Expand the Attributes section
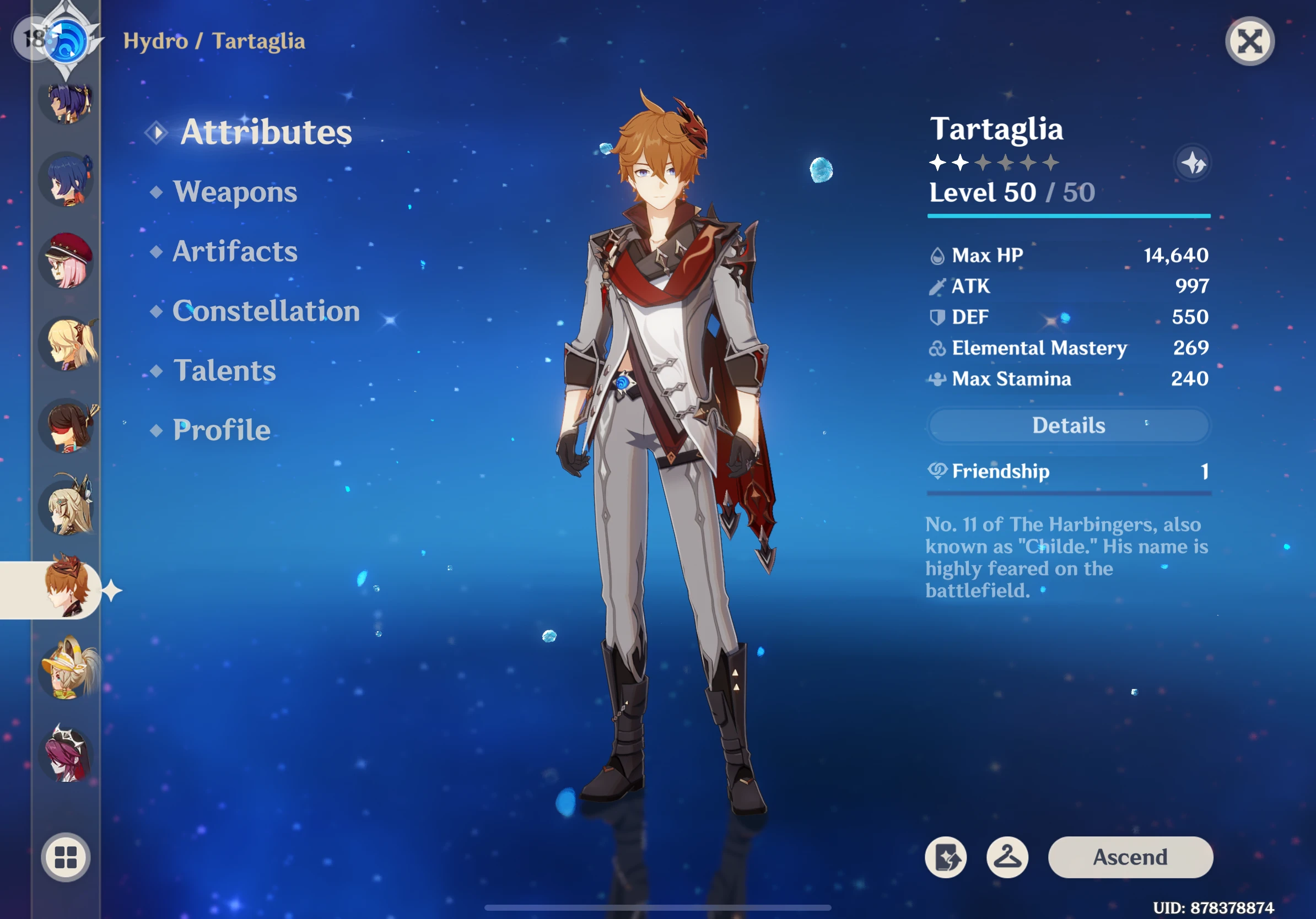1316x919 pixels. click(267, 132)
